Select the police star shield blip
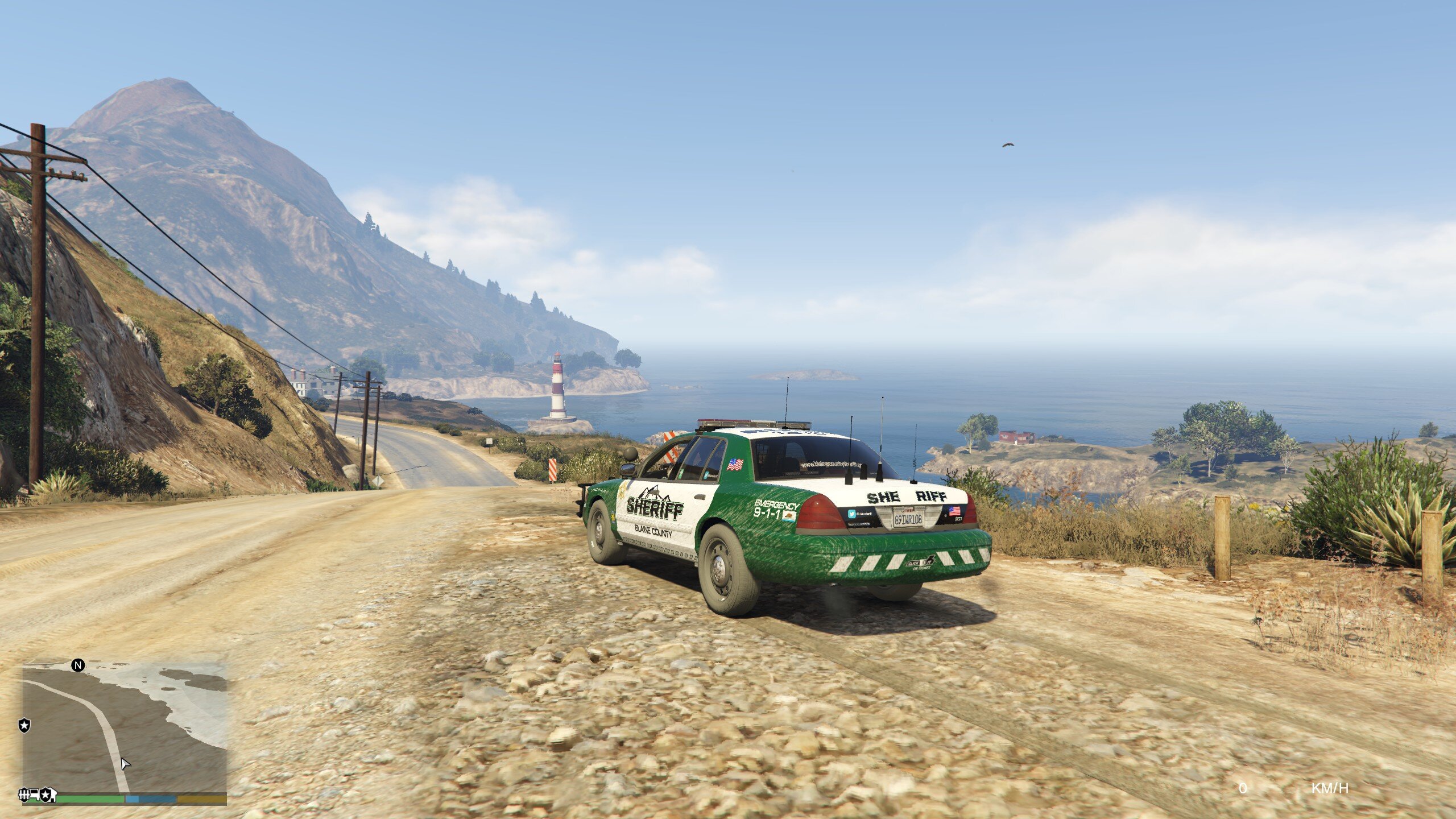 point(24,726)
